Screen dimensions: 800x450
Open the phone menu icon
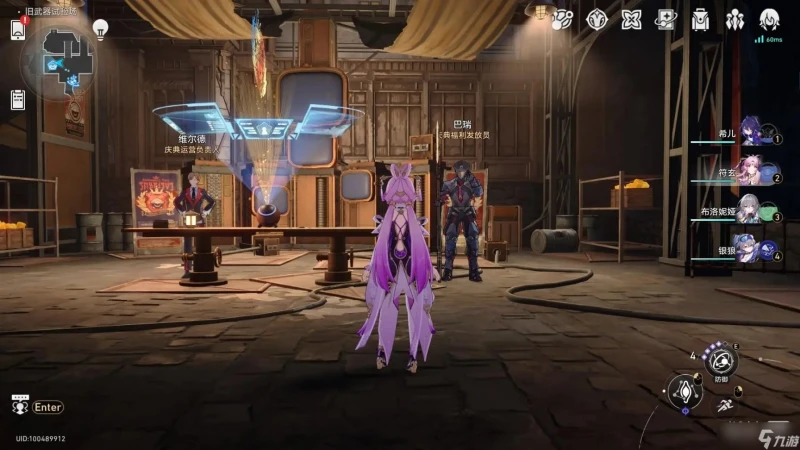18,29
